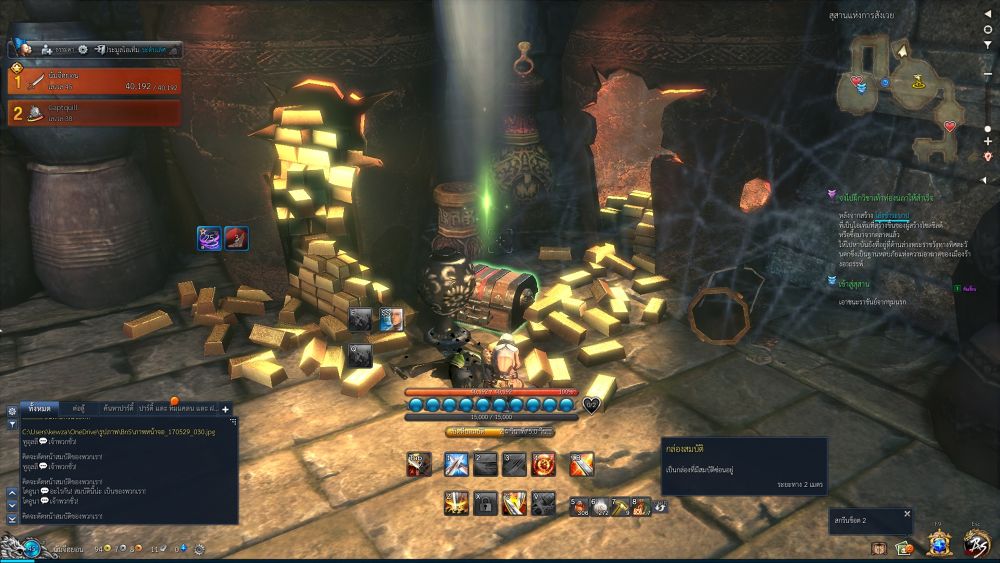
Task: Open the chat filter funnel
Action: coord(12,426)
